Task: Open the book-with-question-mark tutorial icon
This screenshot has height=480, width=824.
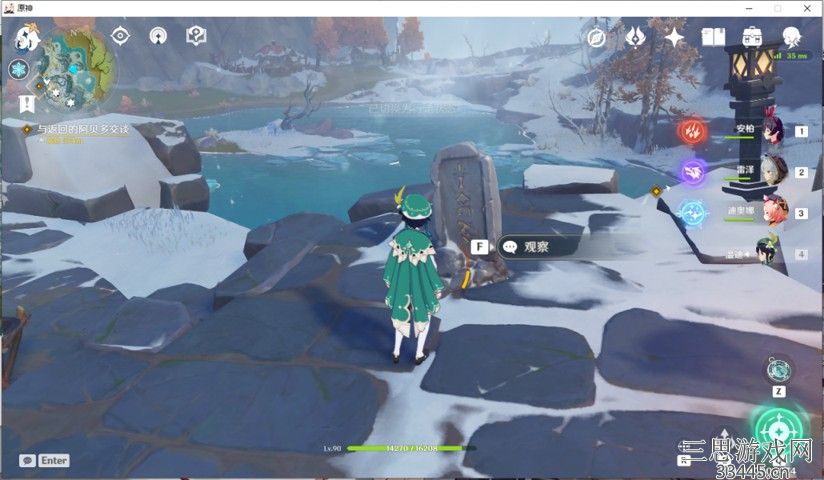Action: pos(196,36)
